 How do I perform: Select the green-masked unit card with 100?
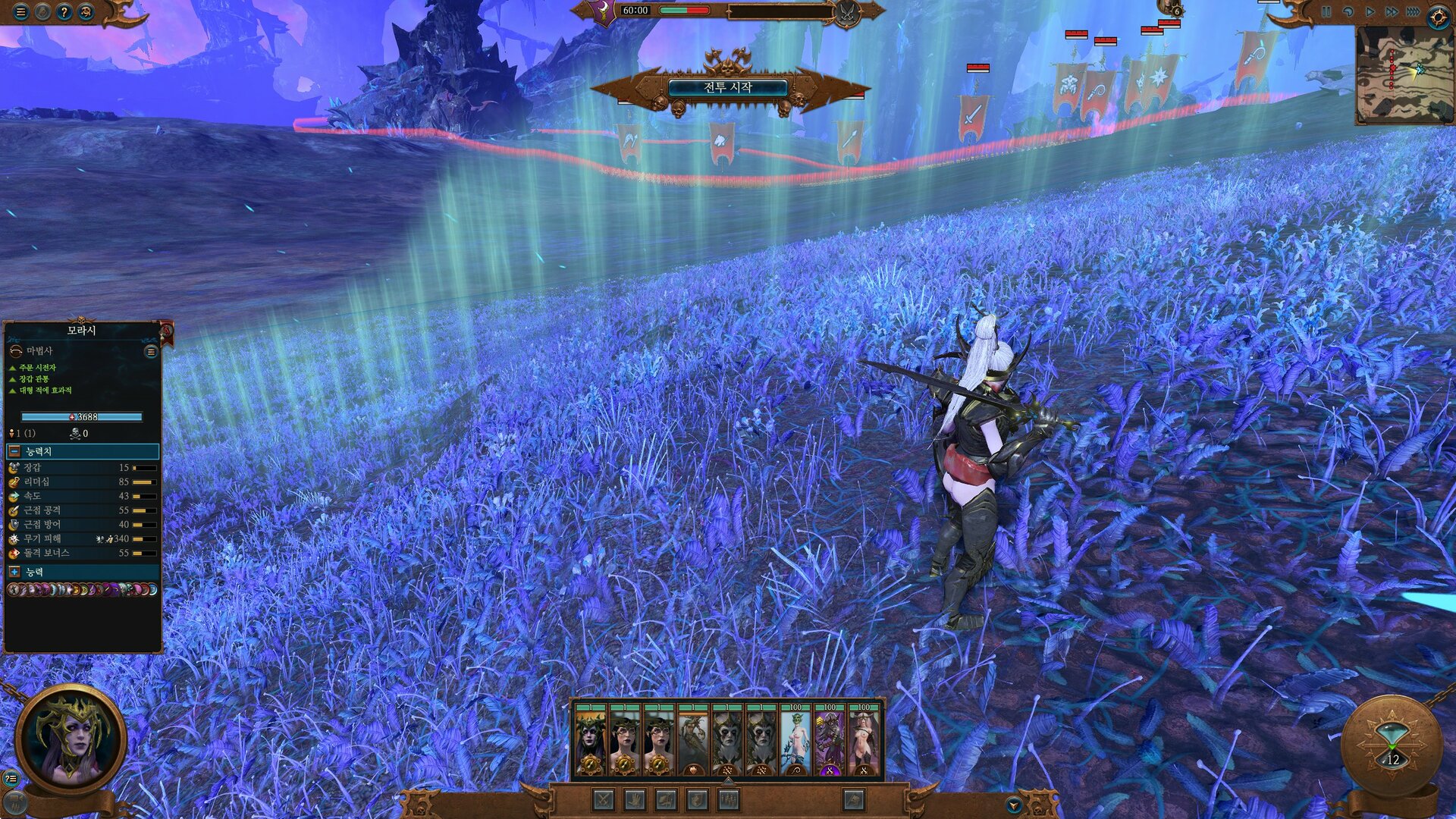tap(795, 741)
